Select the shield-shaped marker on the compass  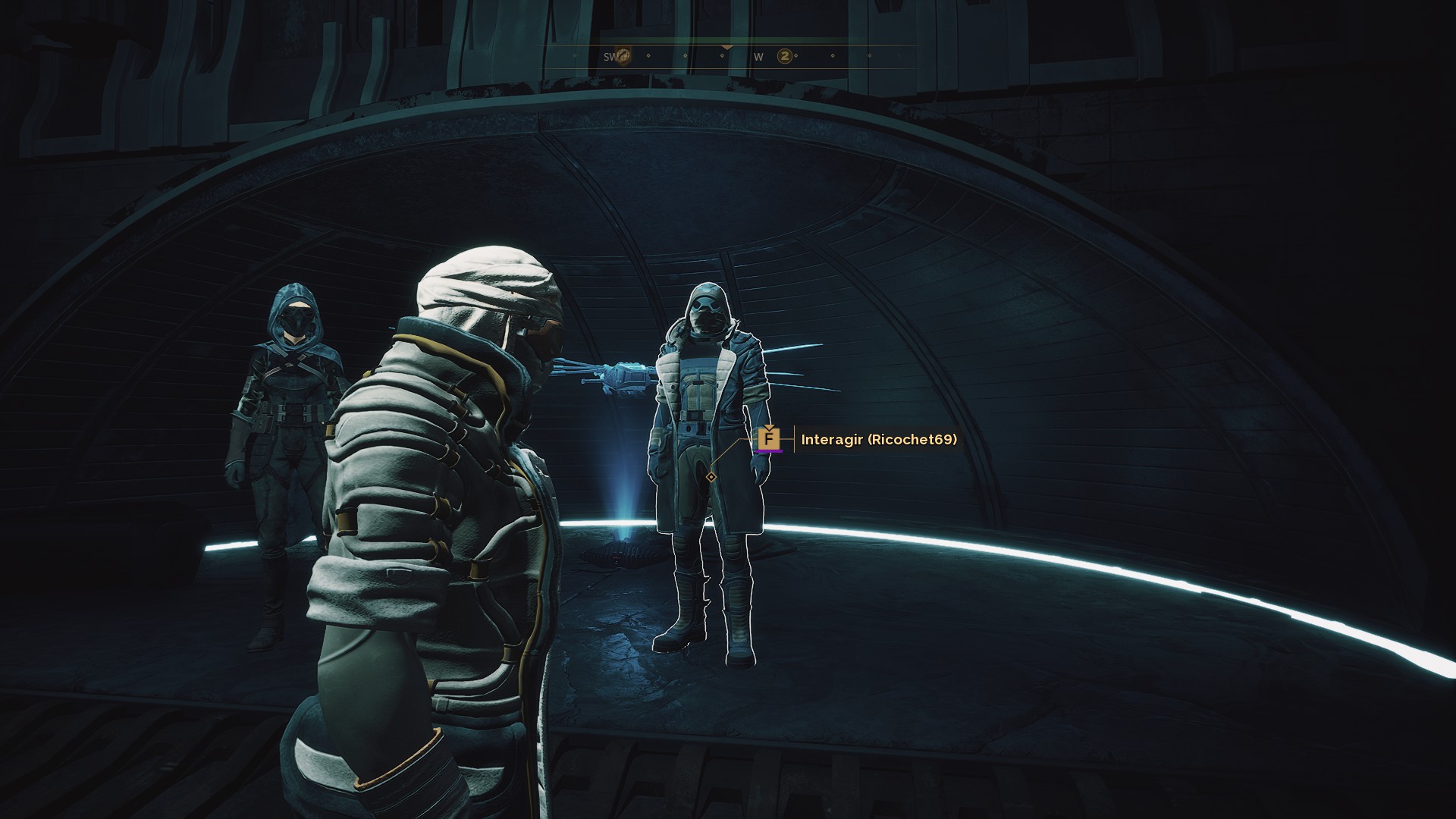623,55
